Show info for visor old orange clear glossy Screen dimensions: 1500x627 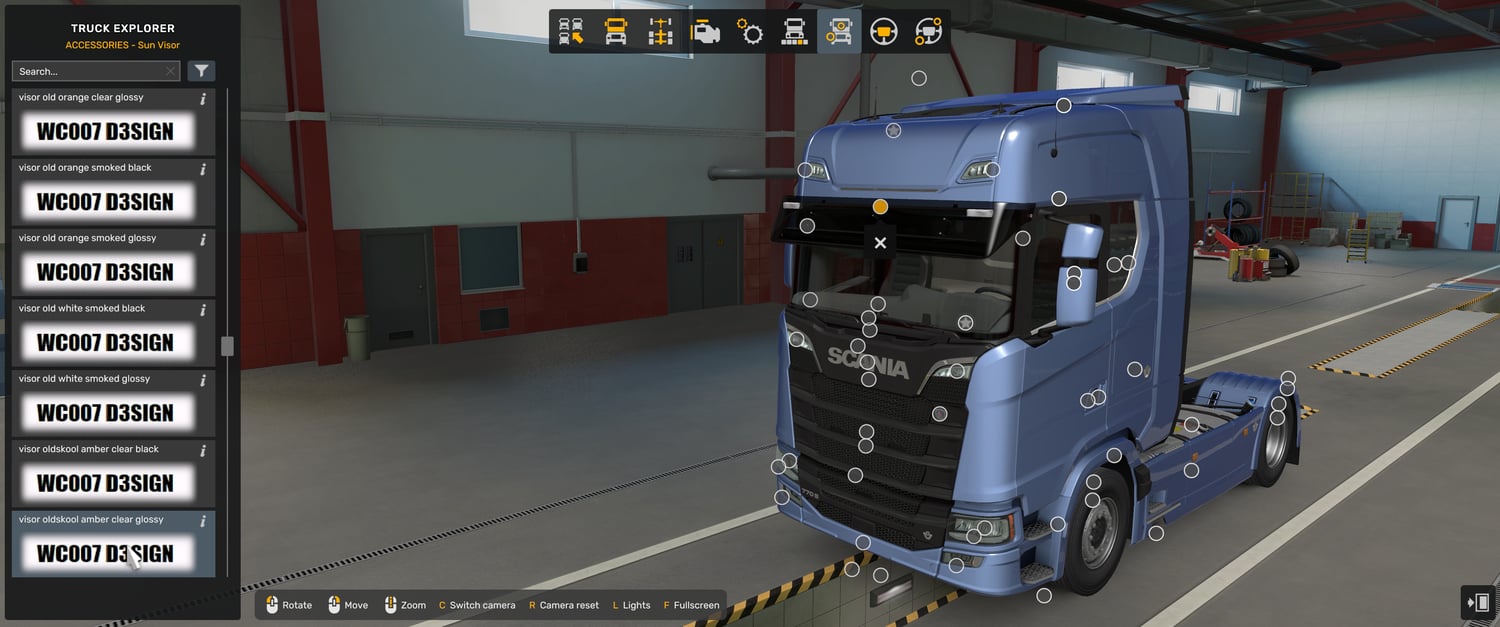[x=203, y=98]
